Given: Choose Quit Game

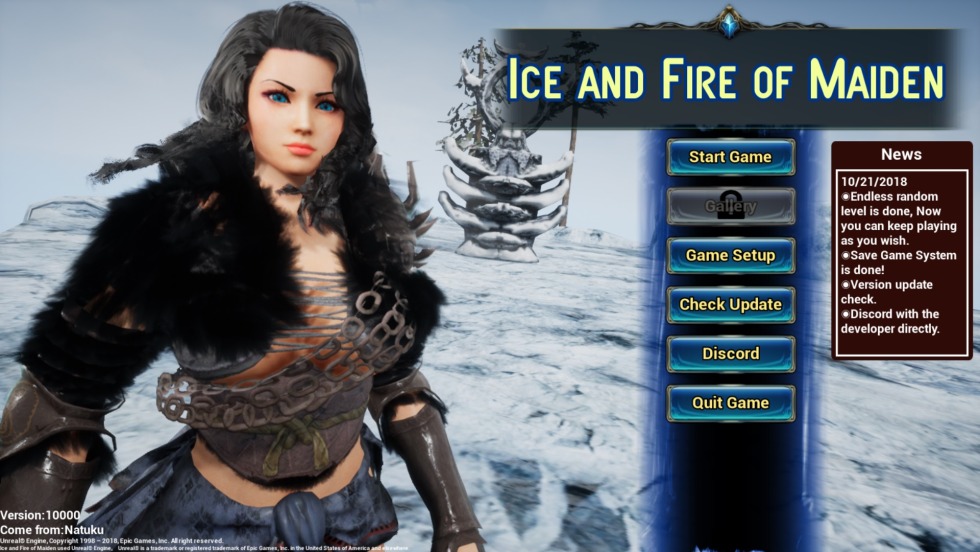Looking at the screenshot, I should click(730, 402).
